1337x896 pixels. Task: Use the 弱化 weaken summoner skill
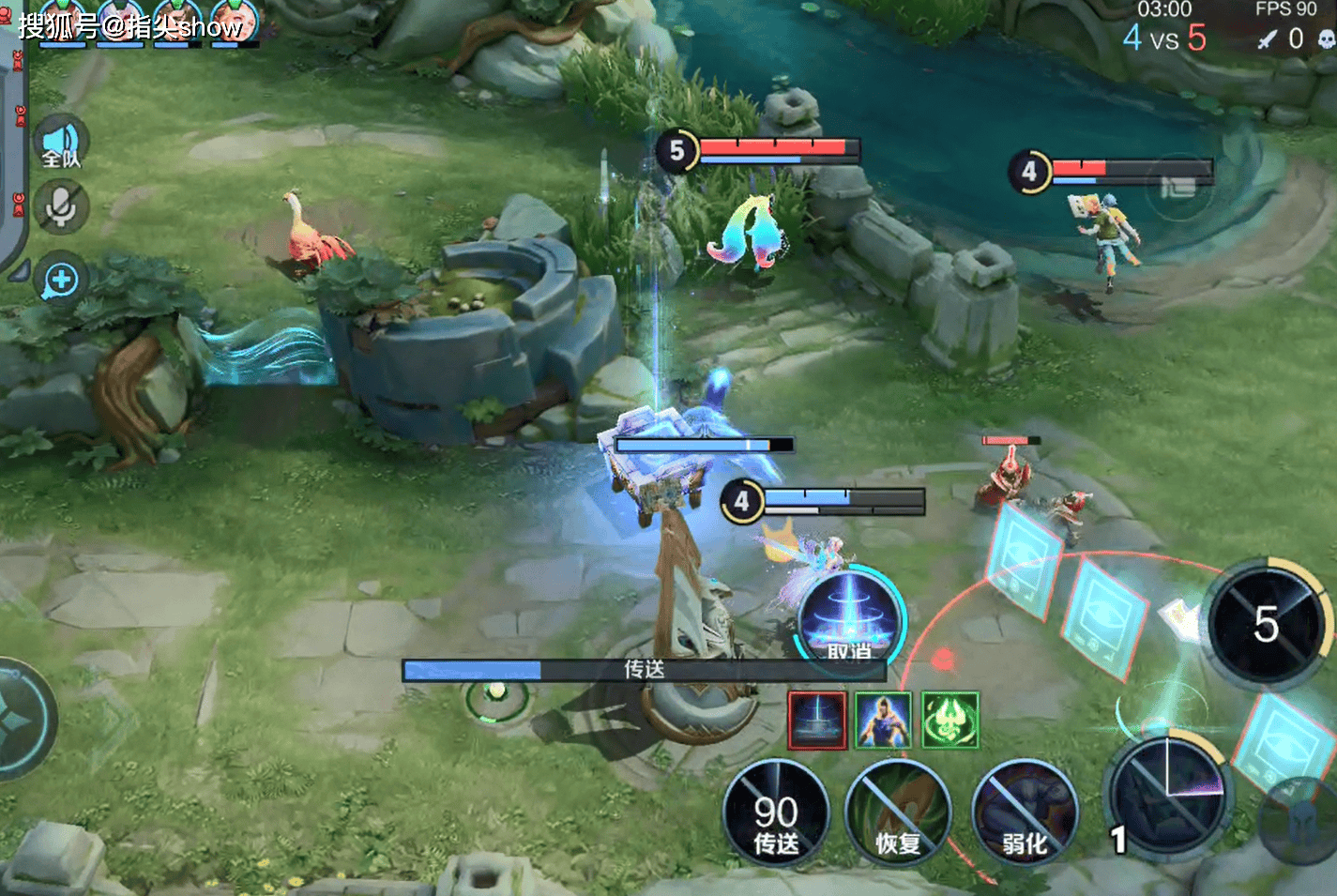(1025, 813)
